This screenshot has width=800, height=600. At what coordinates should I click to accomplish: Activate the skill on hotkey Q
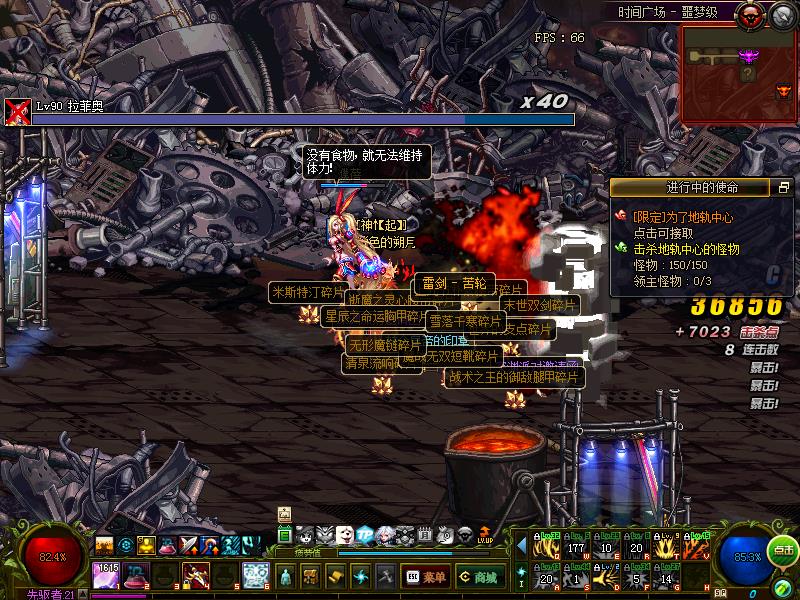point(547,547)
